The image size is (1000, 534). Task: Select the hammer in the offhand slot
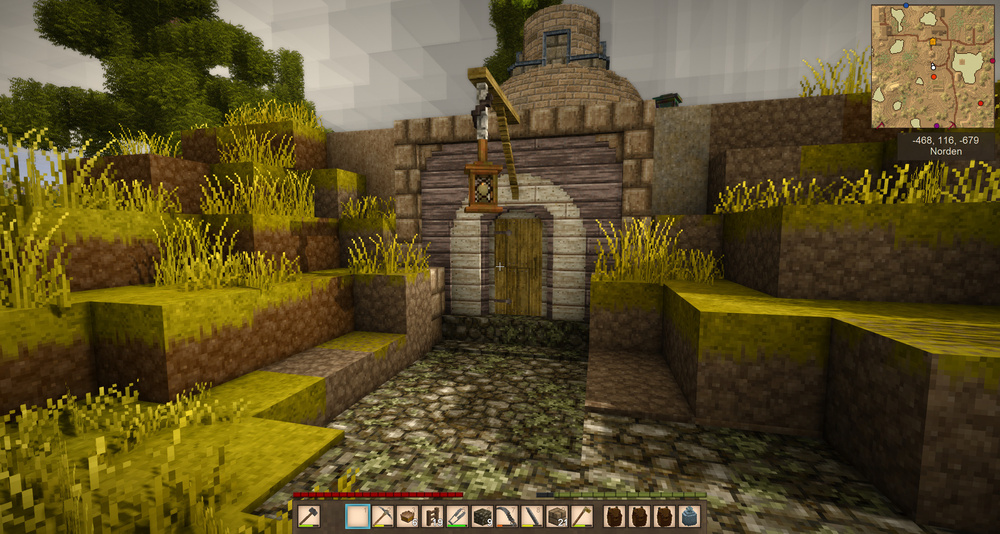point(309,516)
